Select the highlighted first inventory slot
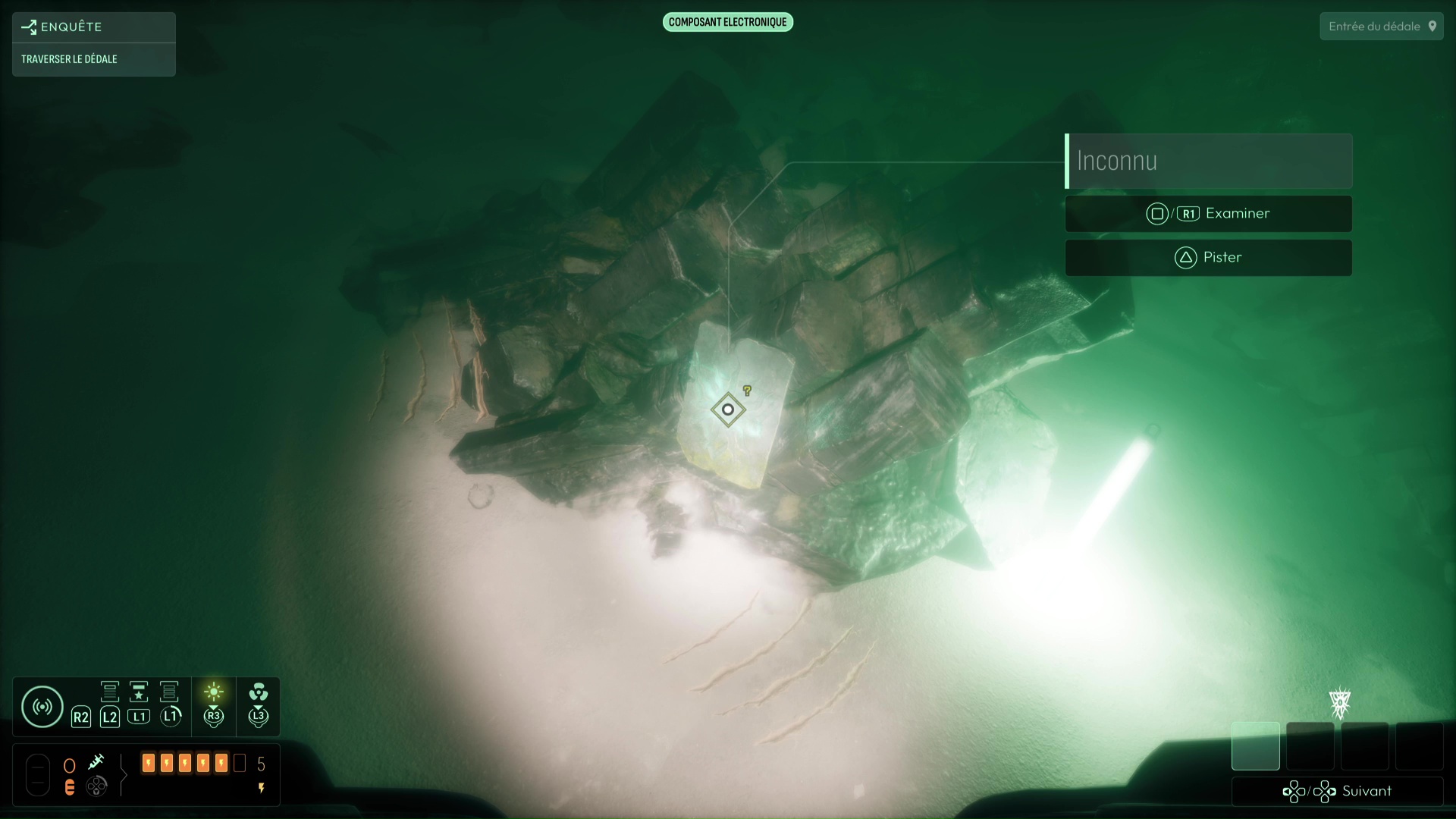The image size is (1456, 819). [x=1255, y=746]
